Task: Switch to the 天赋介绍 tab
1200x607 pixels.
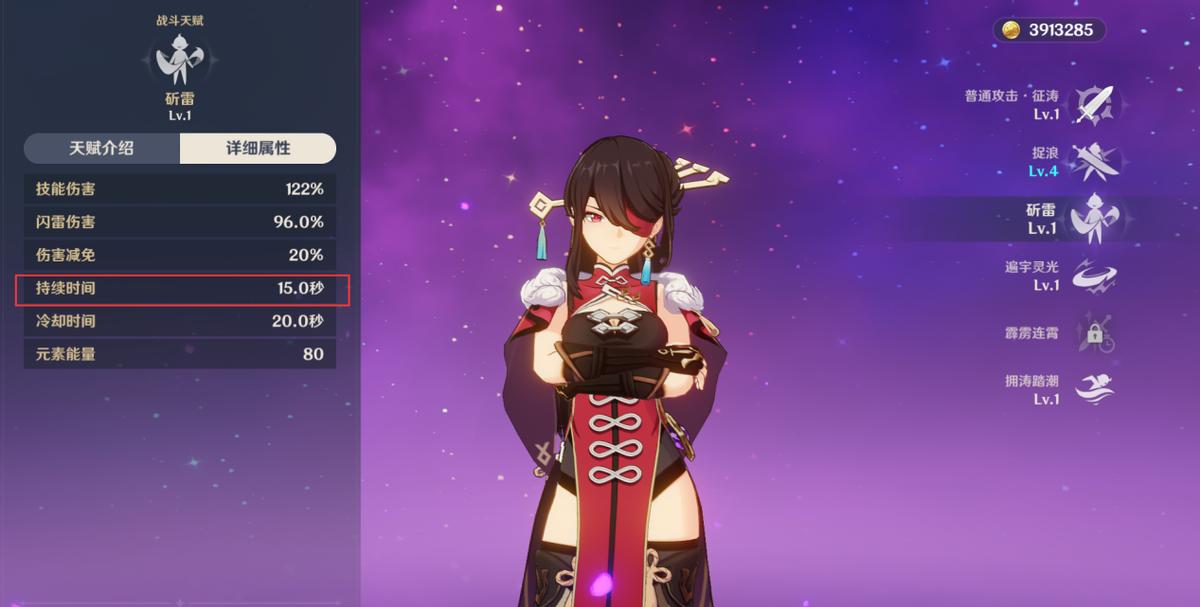Action: (101, 148)
